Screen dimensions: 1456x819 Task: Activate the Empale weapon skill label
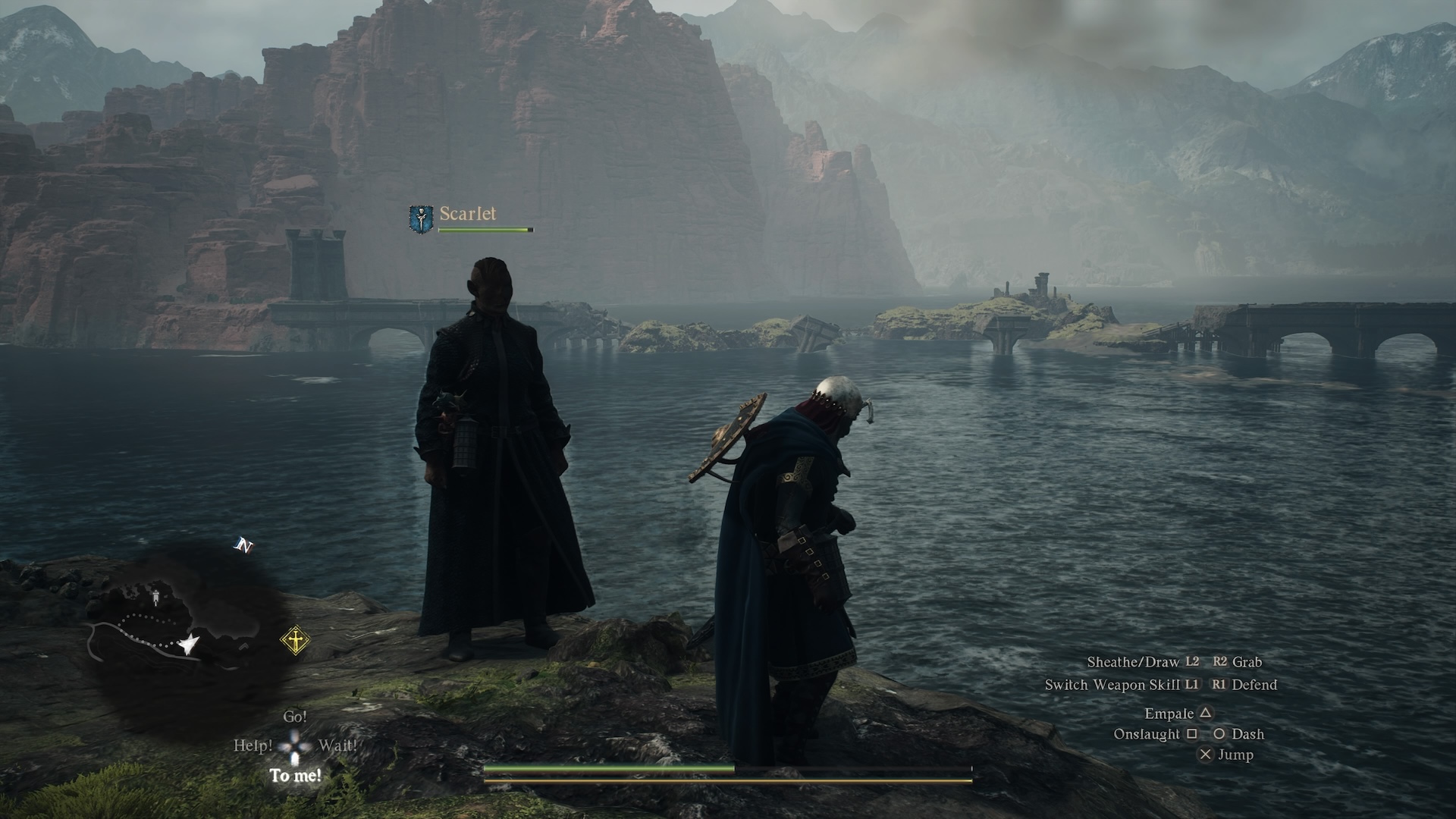1169,714
